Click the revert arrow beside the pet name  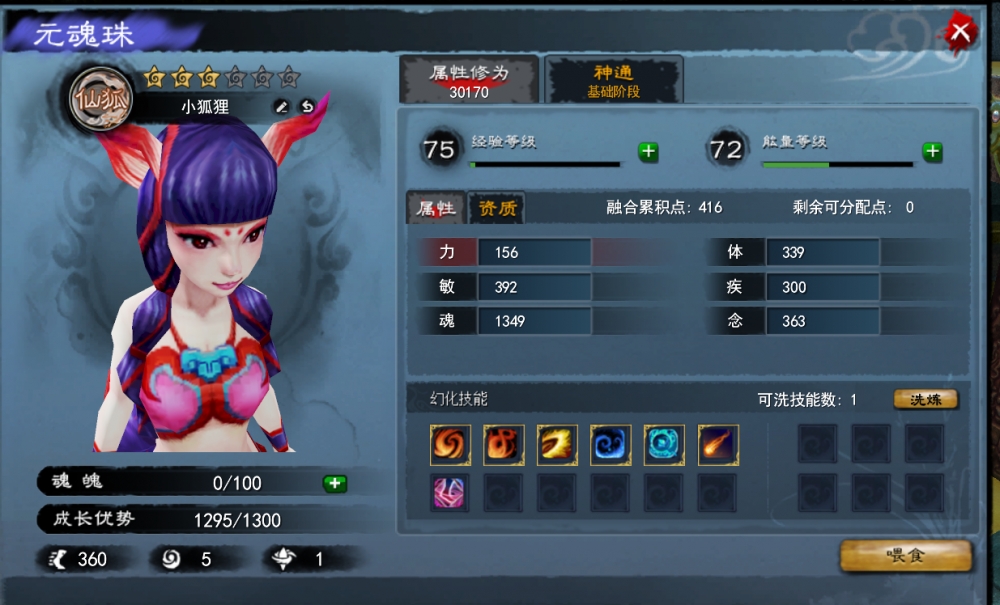[308, 106]
